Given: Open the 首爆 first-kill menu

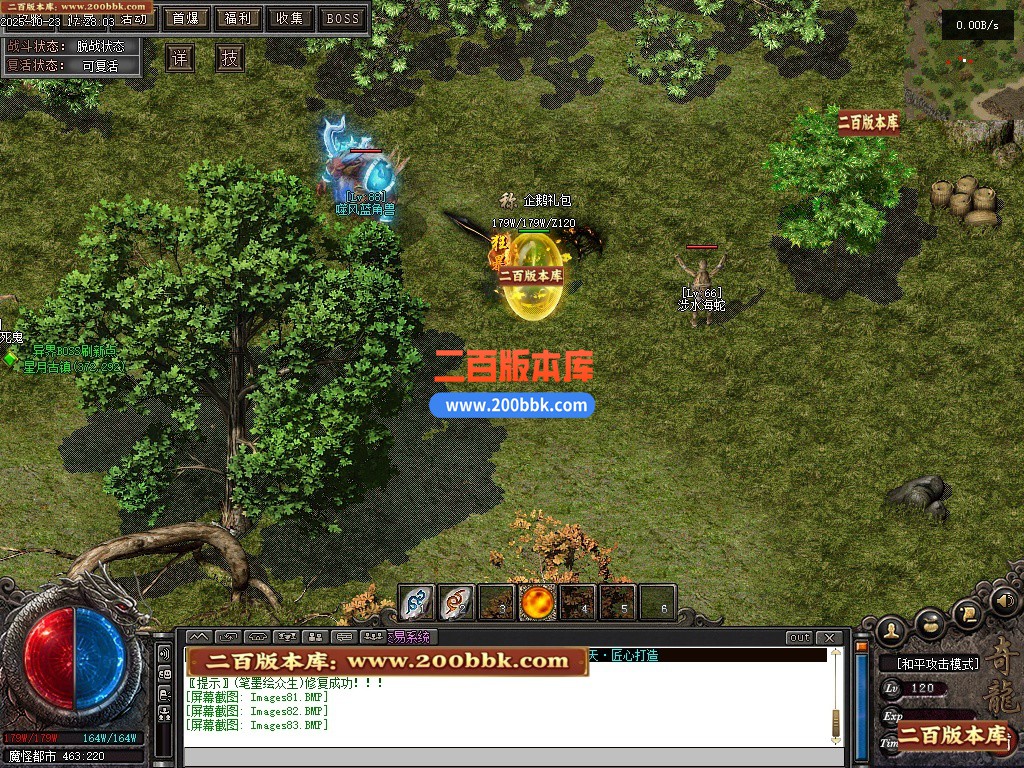Looking at the screenshot, I should 185,18.
